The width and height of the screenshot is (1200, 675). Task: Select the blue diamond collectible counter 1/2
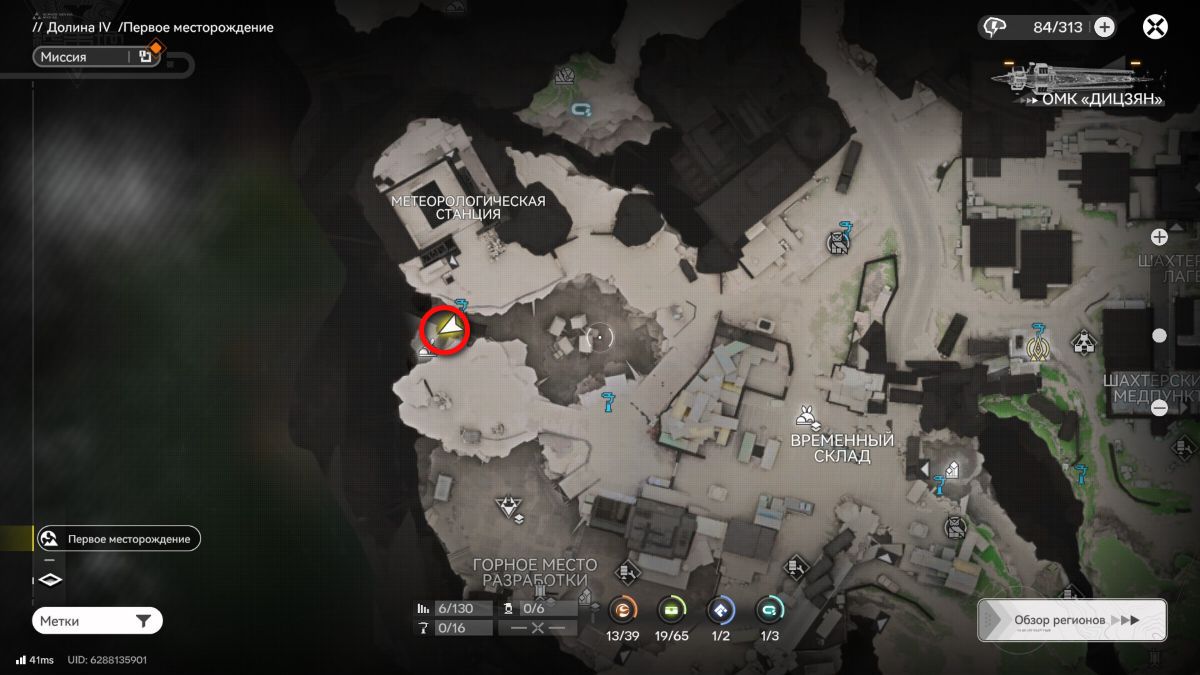(720, 608)
